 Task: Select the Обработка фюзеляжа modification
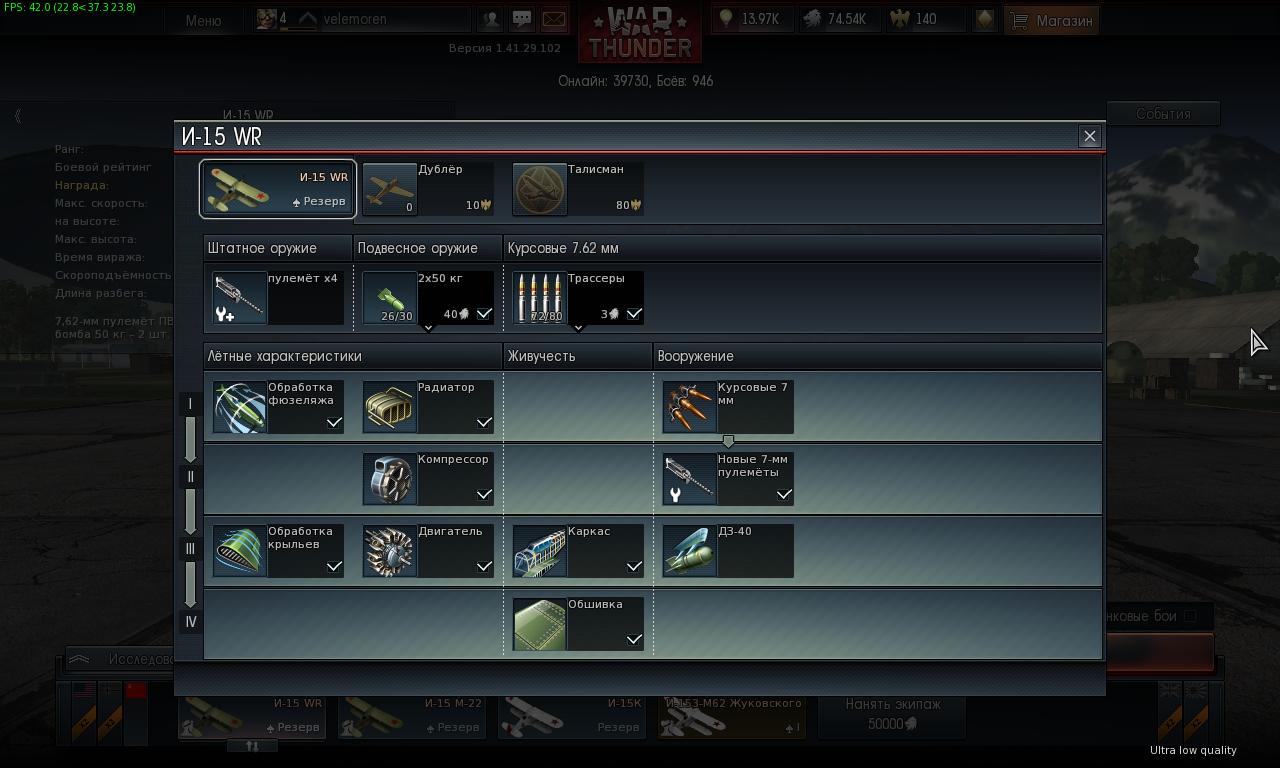[278, 407]
